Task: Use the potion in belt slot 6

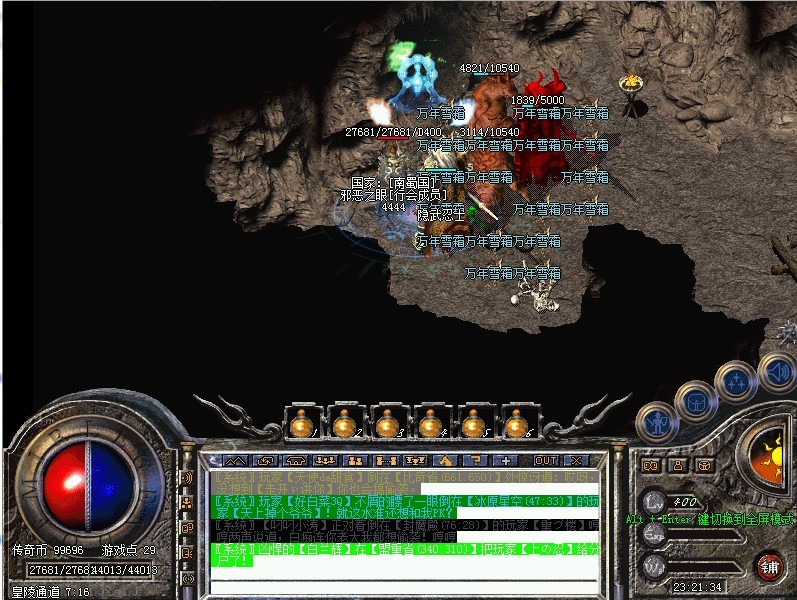Action: coord(516,425)
